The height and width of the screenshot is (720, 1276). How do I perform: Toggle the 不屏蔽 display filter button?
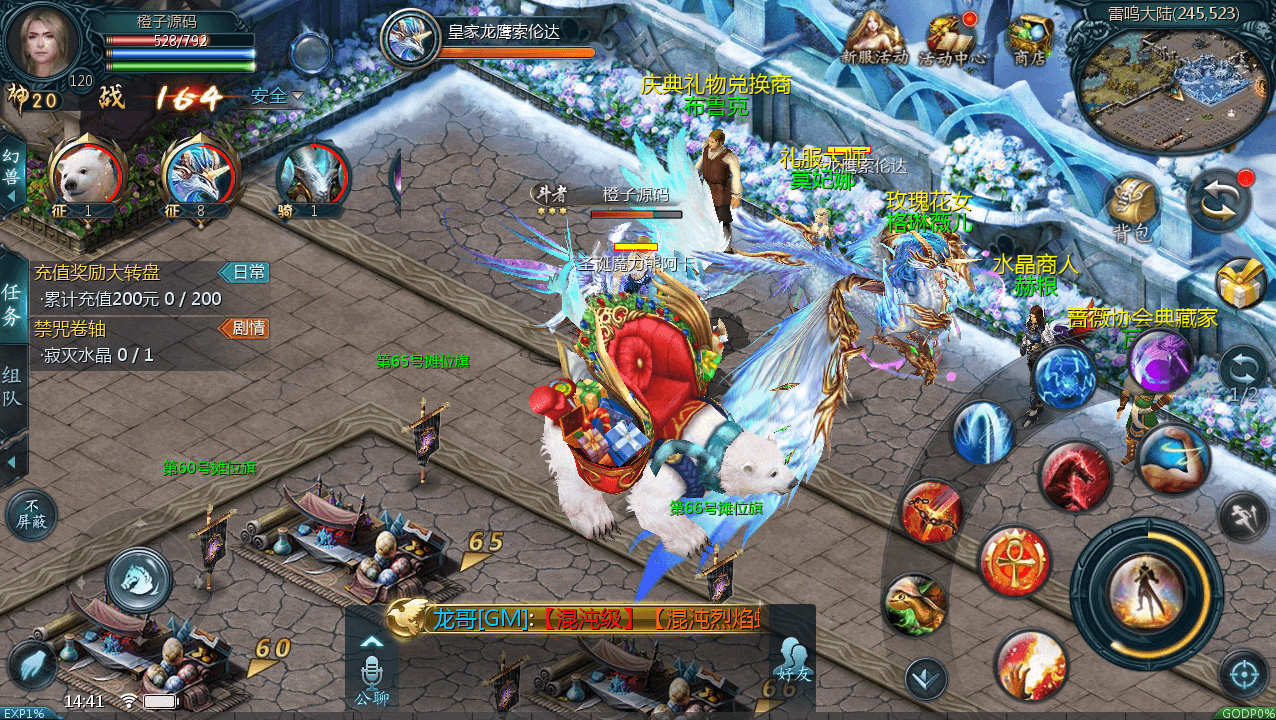(x=32, y=515)
